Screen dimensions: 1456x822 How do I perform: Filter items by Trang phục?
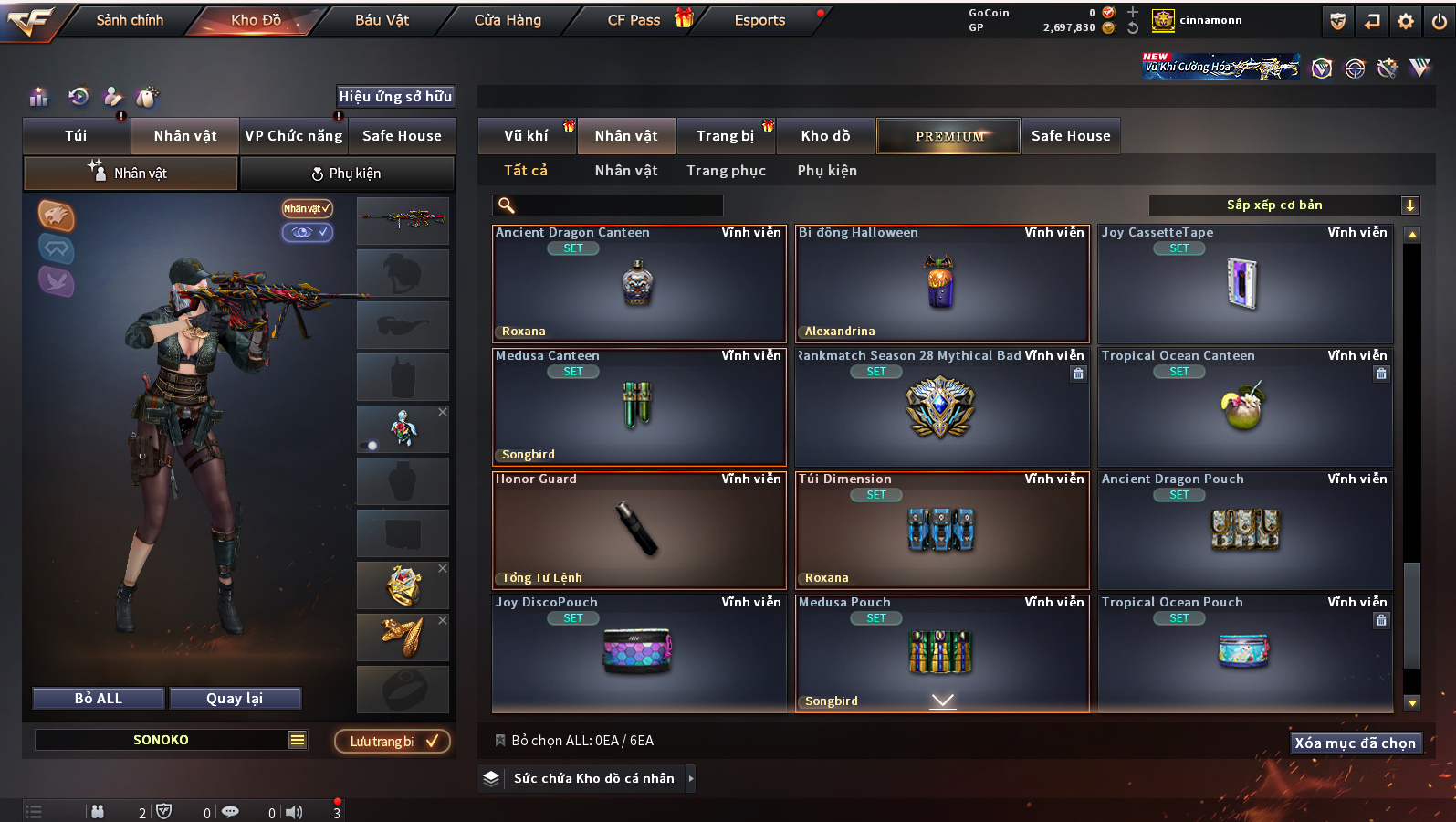pyautogui.click(x=726, y=171)
